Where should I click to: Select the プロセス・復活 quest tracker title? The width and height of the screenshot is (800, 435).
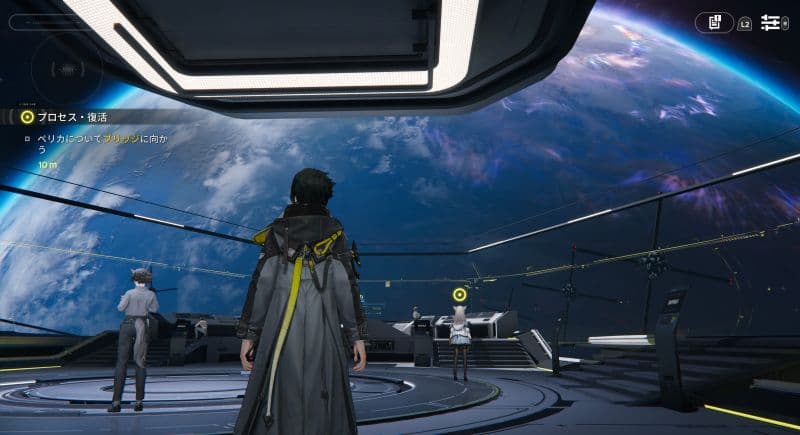pos(73,116)
